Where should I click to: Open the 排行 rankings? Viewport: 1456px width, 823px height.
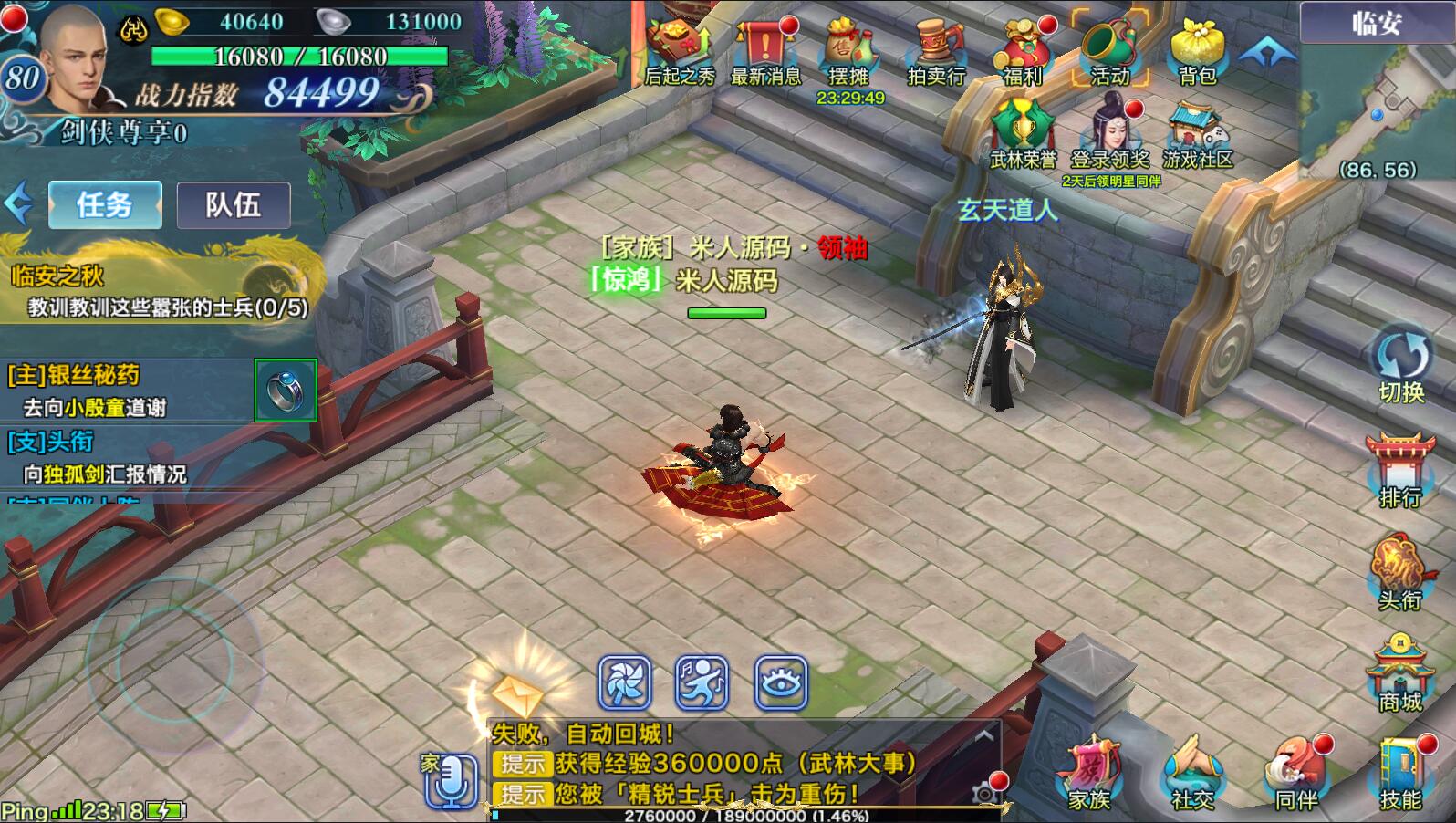[1399, 470]
